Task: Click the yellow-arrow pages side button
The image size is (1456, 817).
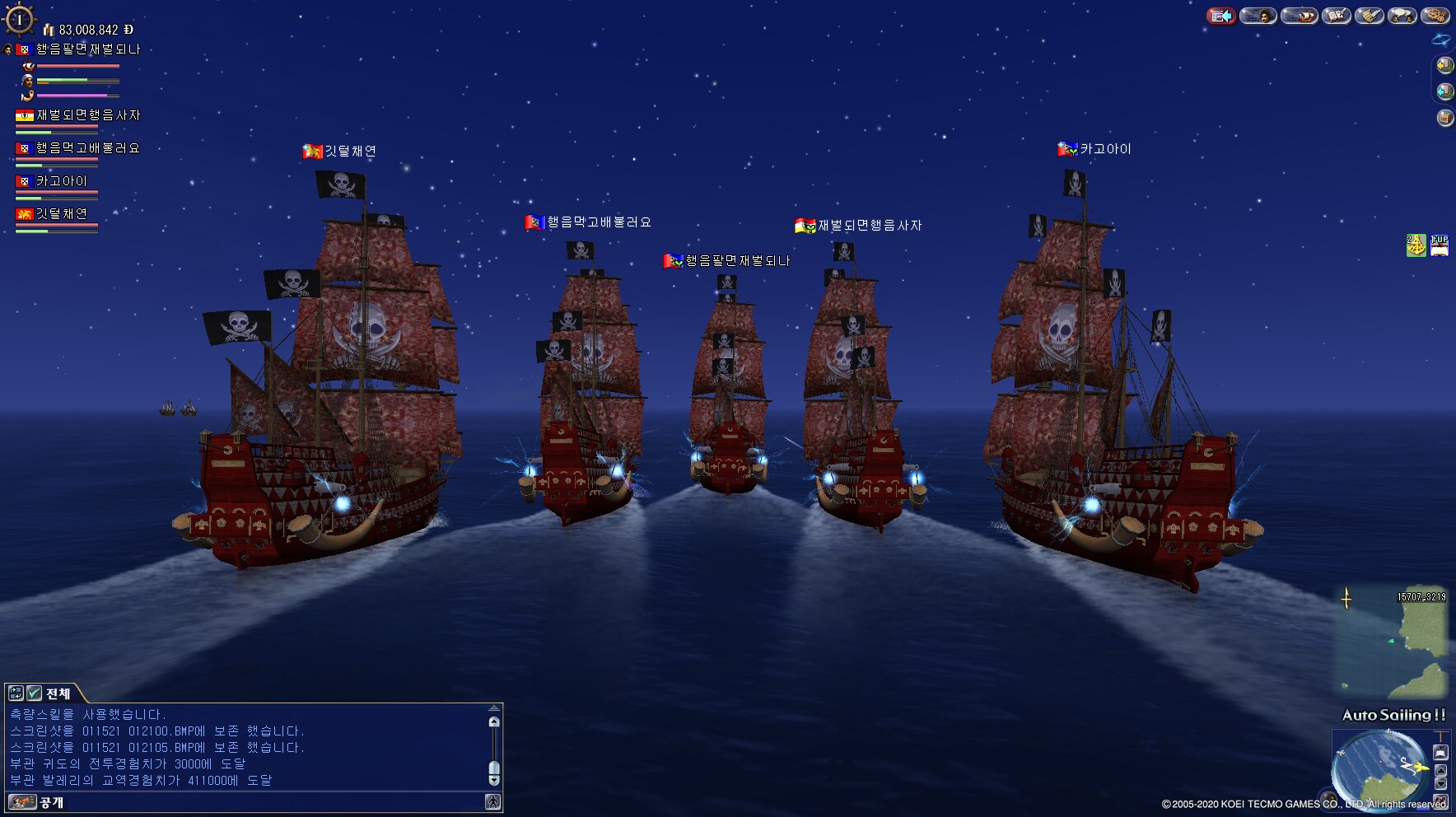Action: tap(1444, 64)
